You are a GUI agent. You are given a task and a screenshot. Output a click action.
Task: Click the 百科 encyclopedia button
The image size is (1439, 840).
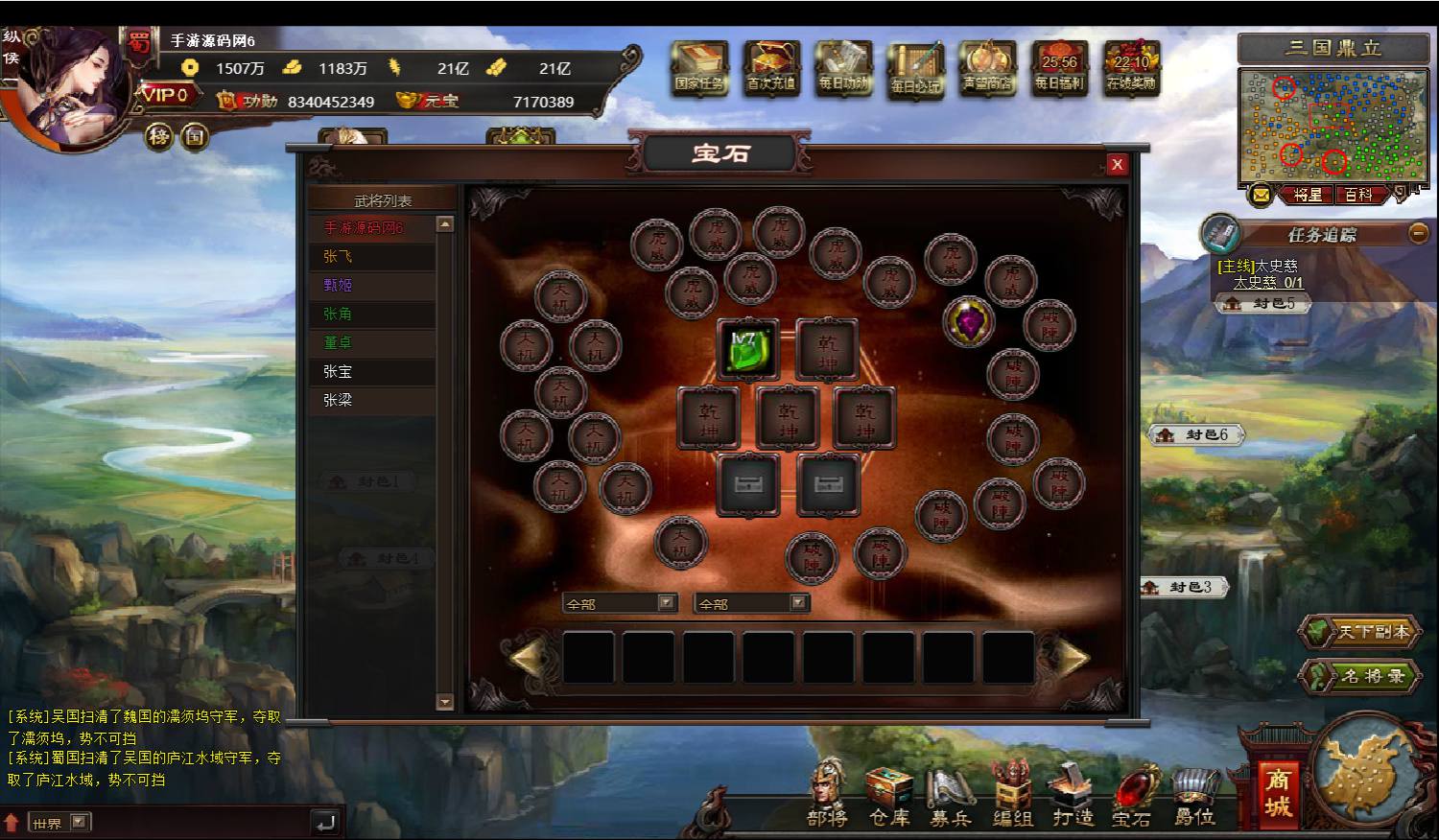click(x=1357, y=195)
